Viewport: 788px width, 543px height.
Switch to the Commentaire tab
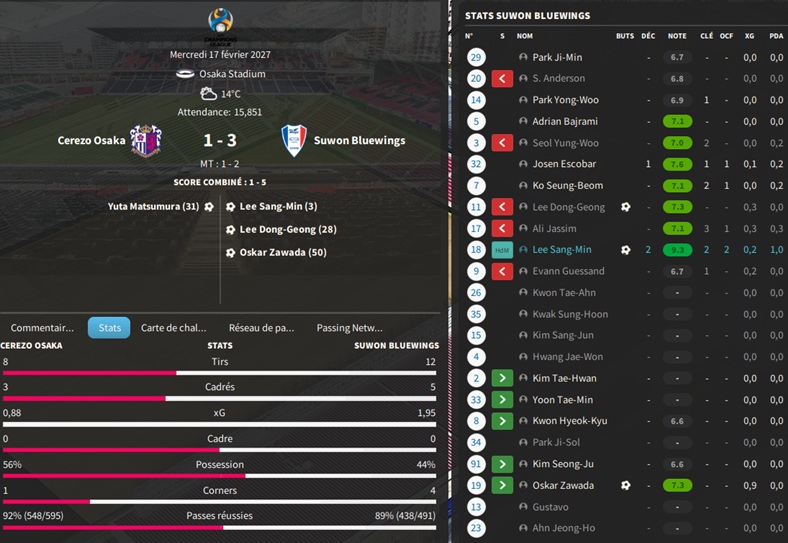[42, 327]
